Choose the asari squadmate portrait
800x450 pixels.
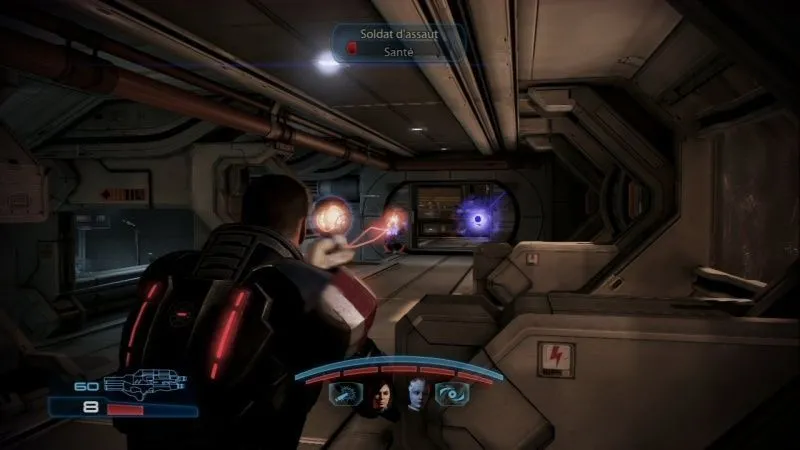(417, 396)
